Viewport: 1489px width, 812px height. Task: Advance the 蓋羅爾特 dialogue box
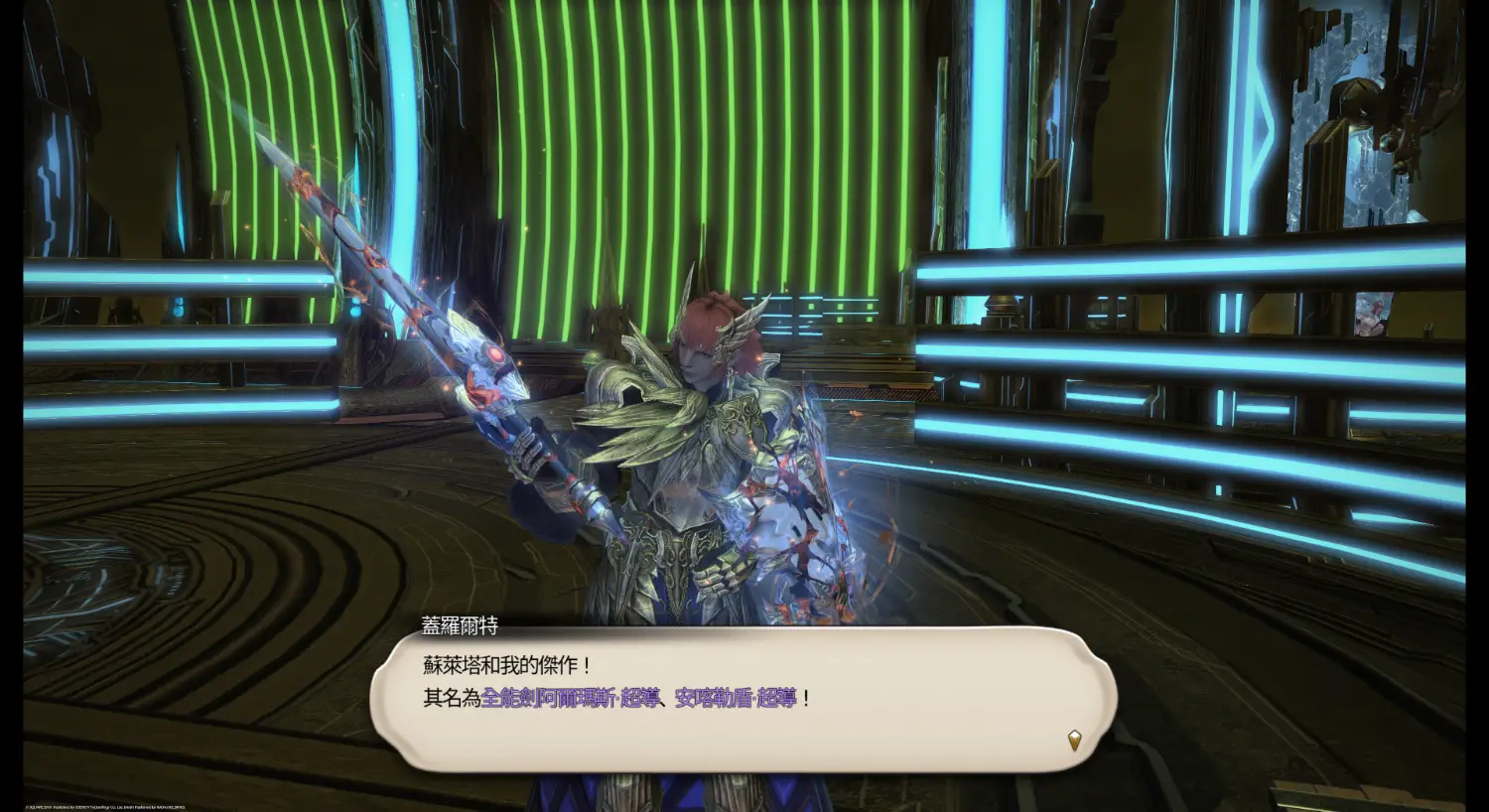point(743,699)
